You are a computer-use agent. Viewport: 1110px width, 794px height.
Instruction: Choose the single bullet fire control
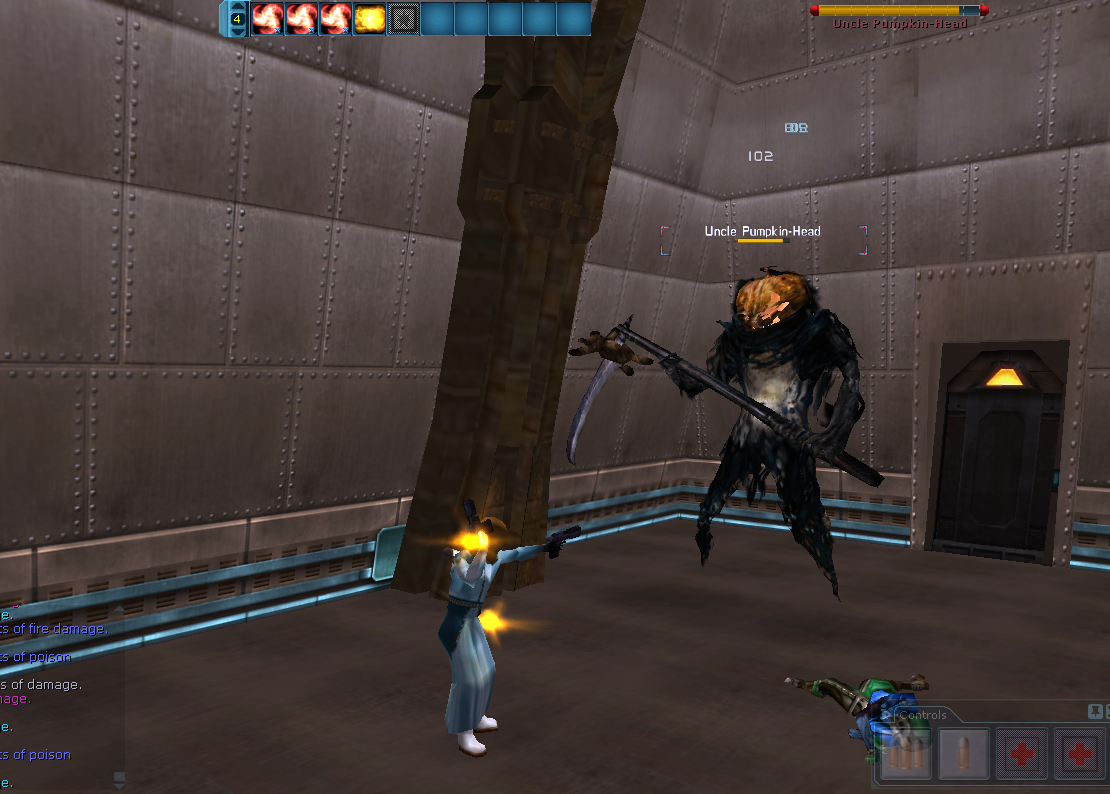(x=964, y=754)
